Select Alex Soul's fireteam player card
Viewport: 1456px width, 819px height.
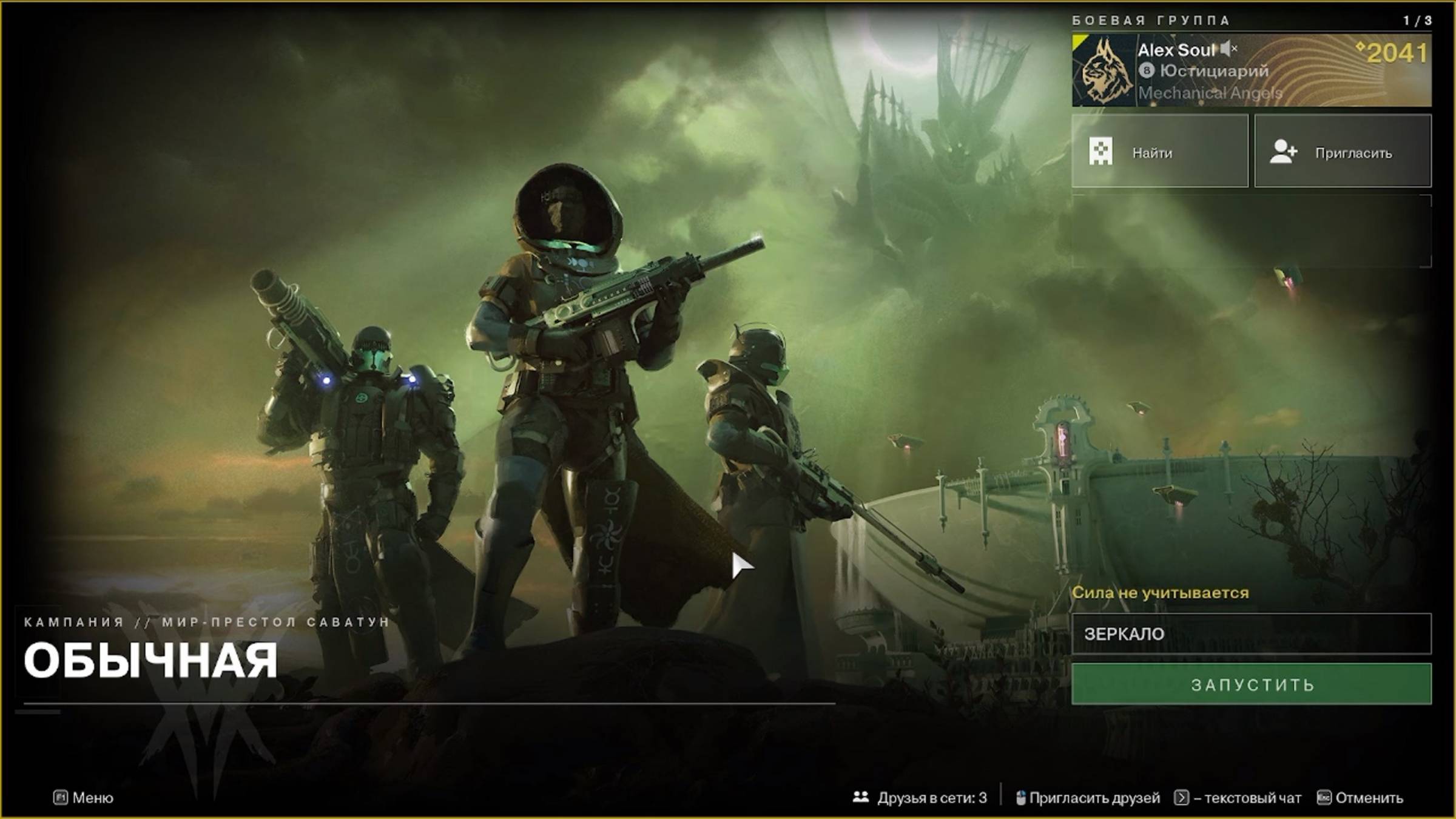[x=1251, y=70]
